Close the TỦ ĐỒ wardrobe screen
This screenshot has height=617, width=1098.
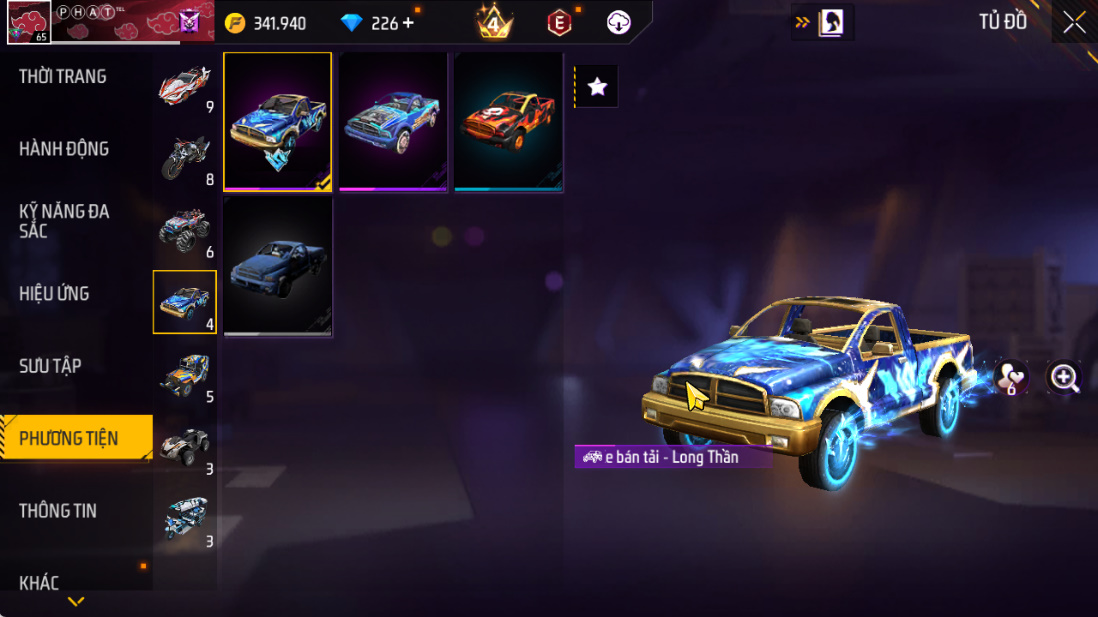tap(1074, 23)
